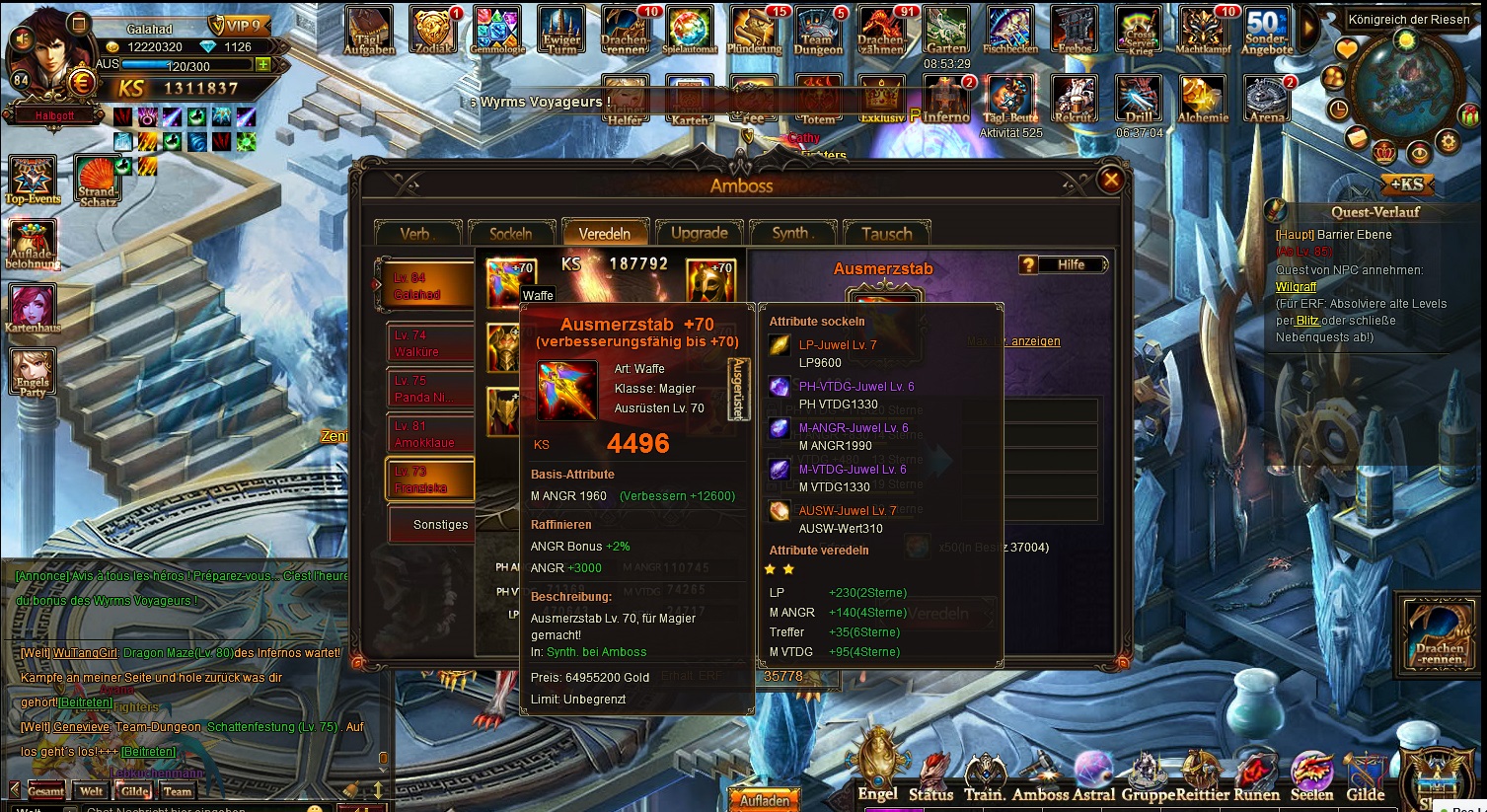Open the Upgrade tab

[699, 234]
